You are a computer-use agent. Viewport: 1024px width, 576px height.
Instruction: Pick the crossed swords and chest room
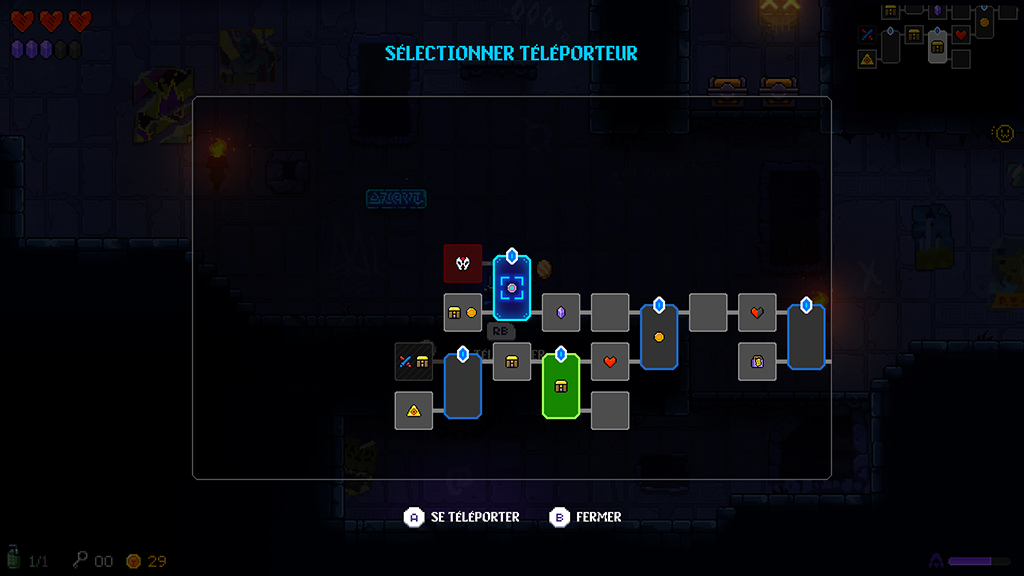(x=414, y=362)
